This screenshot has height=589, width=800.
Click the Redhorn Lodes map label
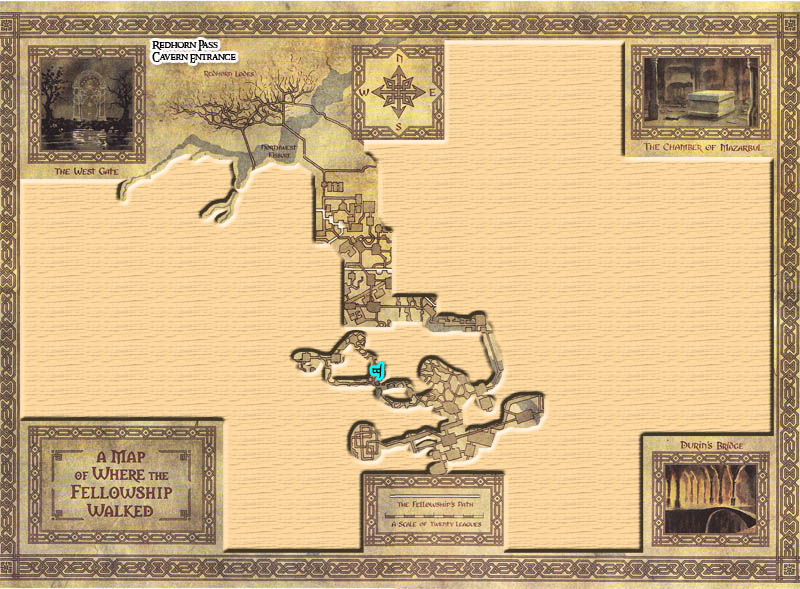coord(230,73)
